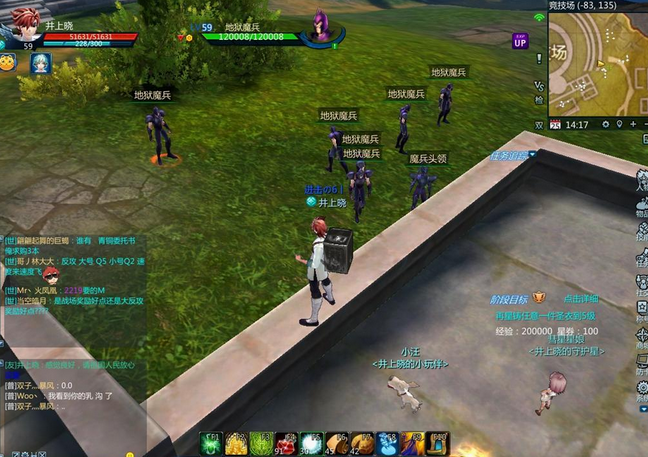Click the purple EXP UP icon

click(x=520, y=41)
